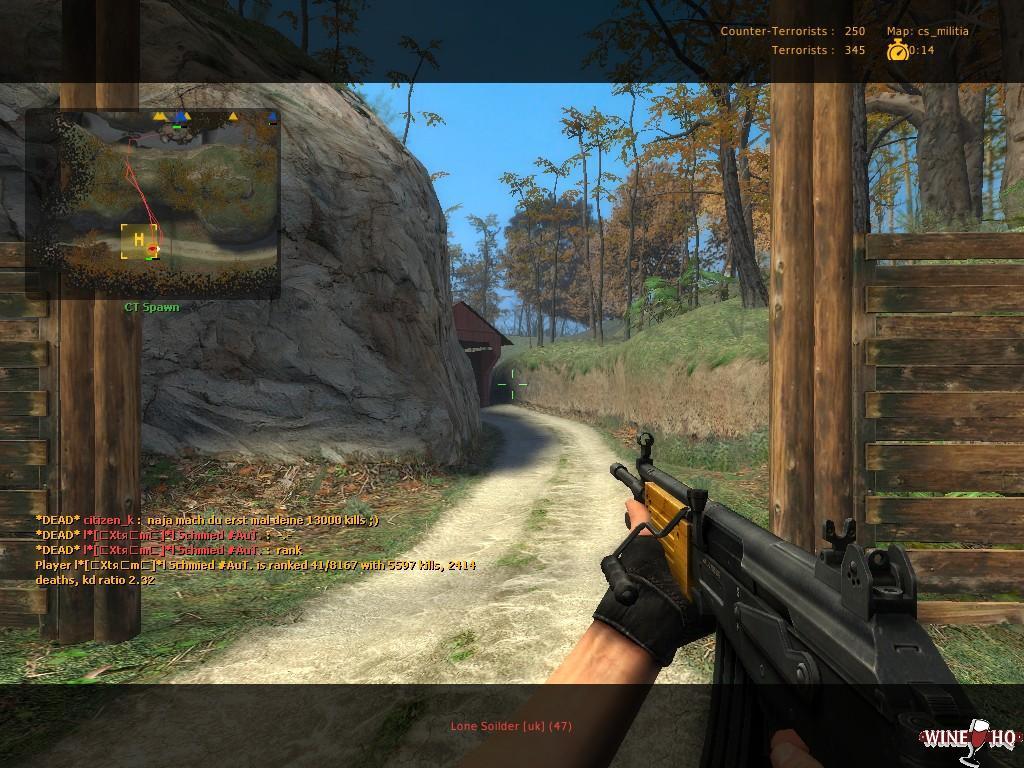Viewport: 1024px width, 768px height.
Task: Select the yellow H marker on minimap
Action: click(138, 241)
